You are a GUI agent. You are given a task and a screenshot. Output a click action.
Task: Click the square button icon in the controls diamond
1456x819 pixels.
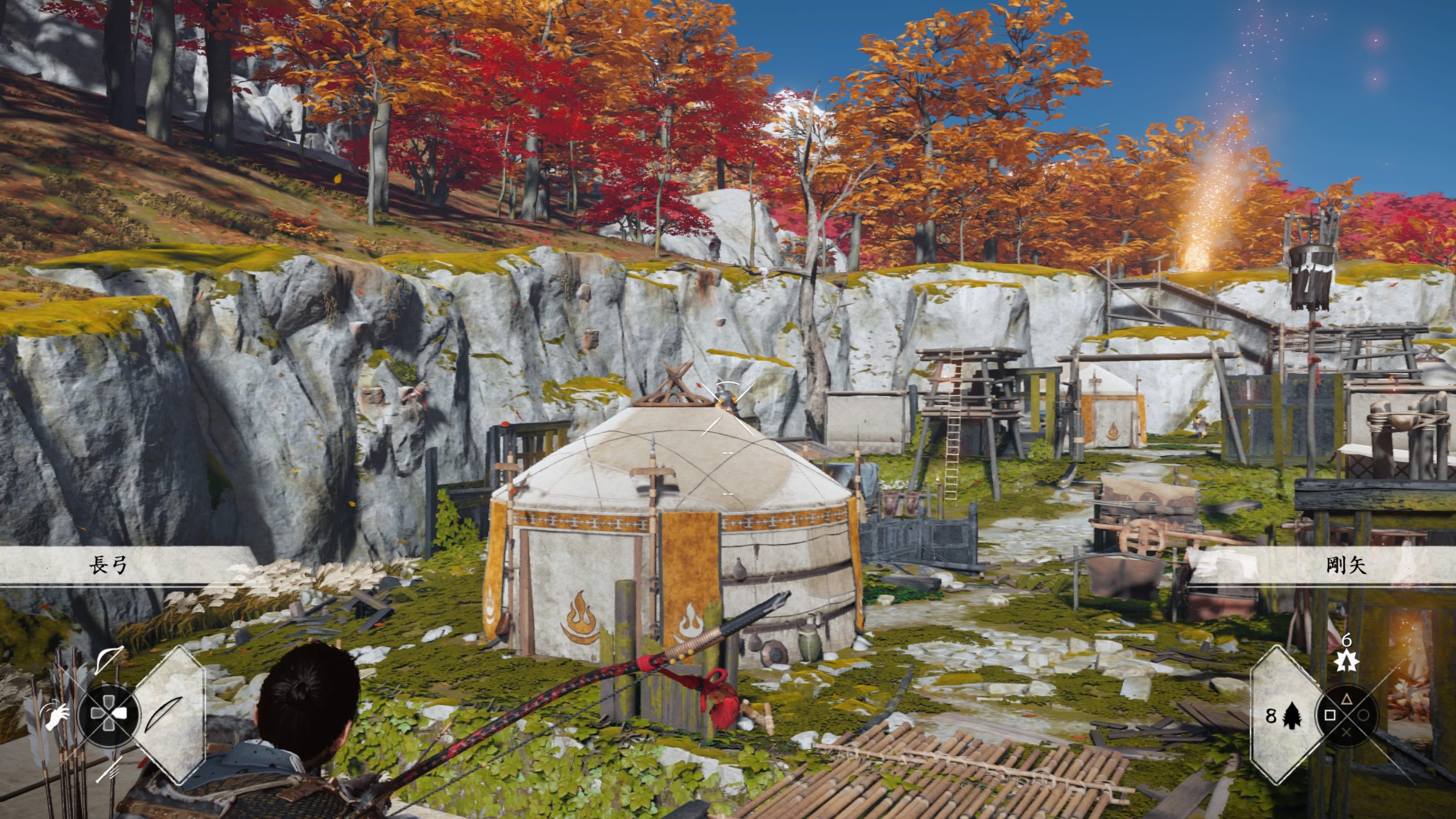1330,715
